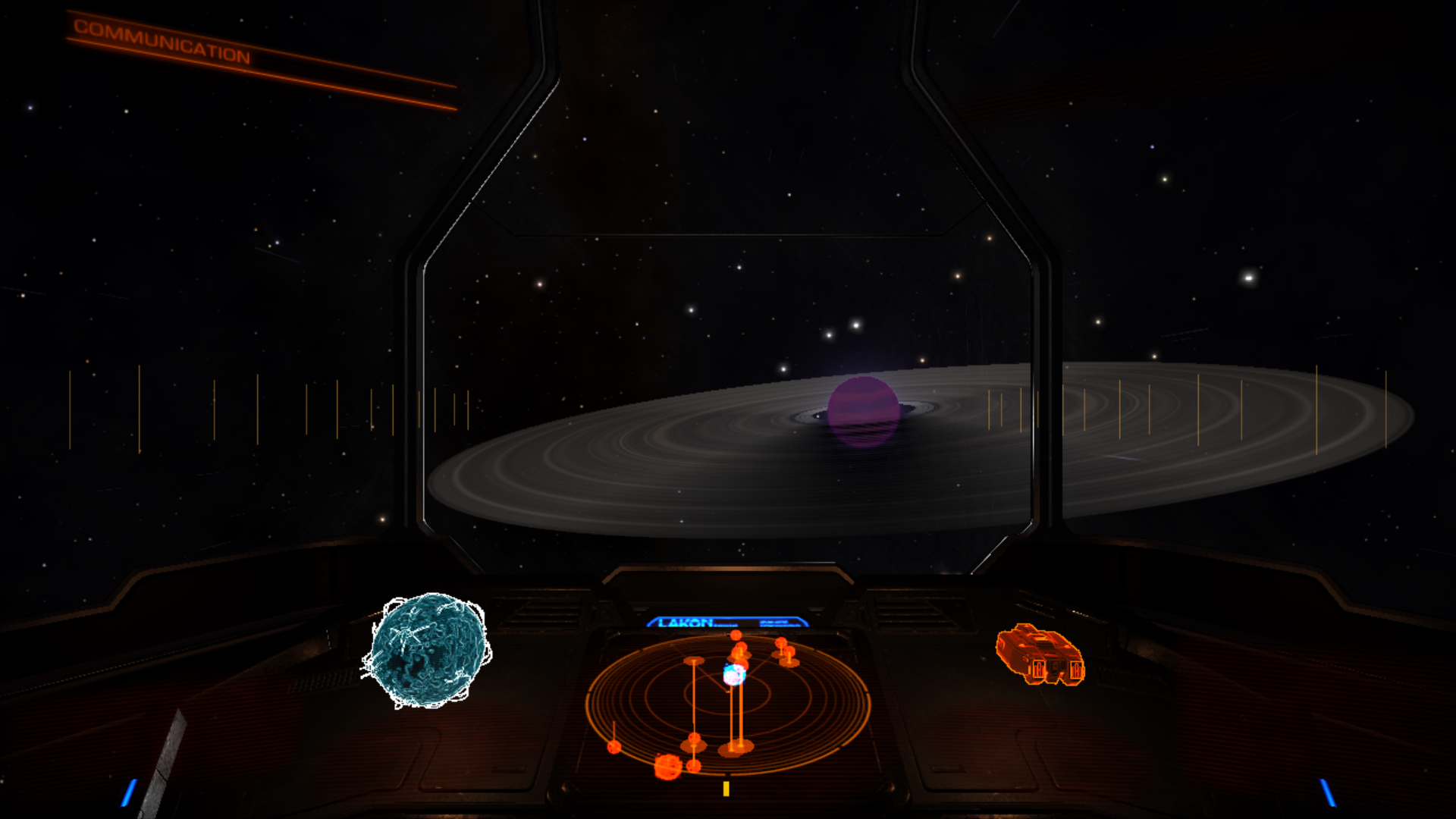This screenshot has height=819, width=1456.
Task: Select the blue target hologram sphere
Action: pos(428,651)
